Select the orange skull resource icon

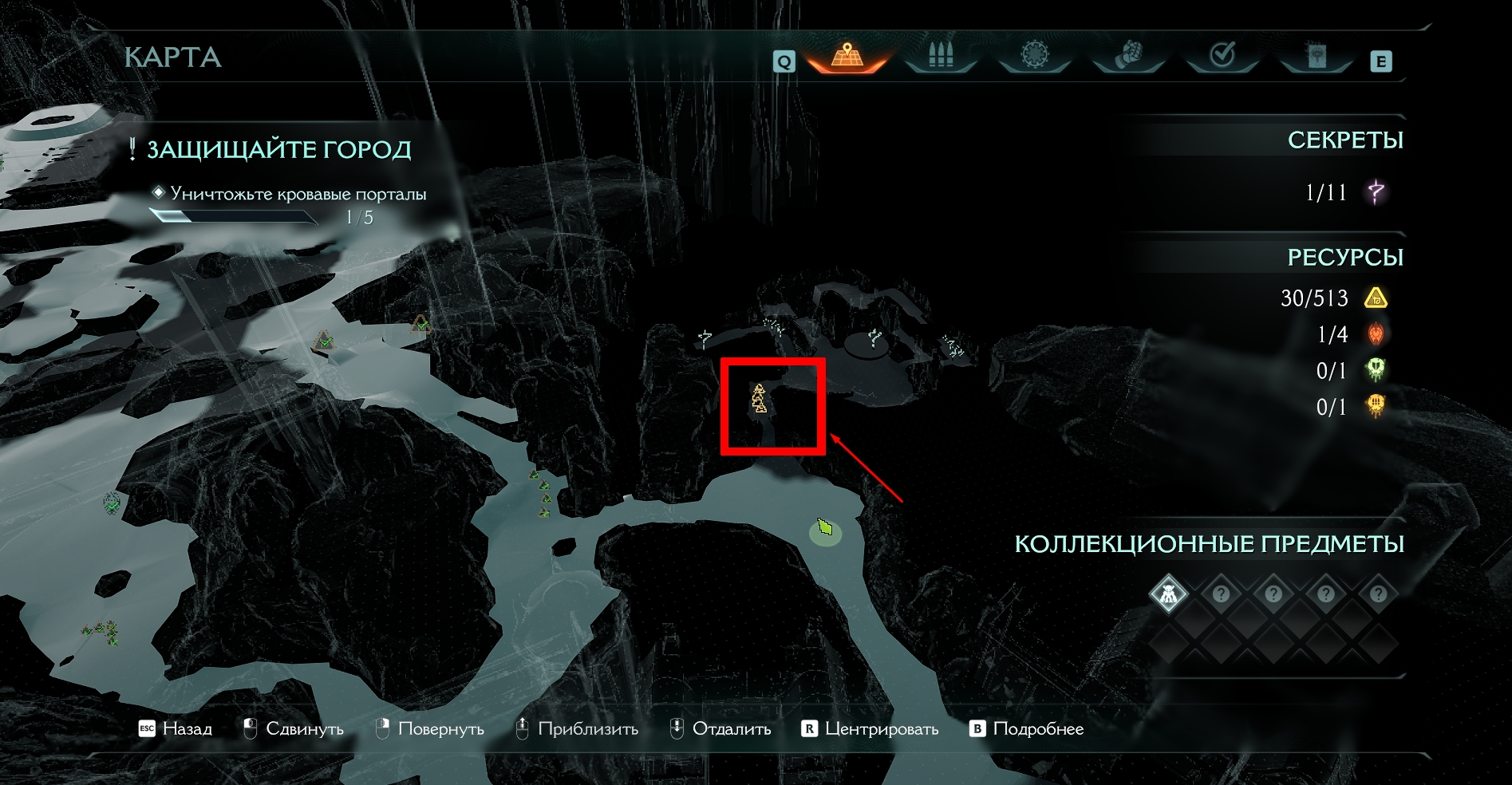pos(1376,406)
